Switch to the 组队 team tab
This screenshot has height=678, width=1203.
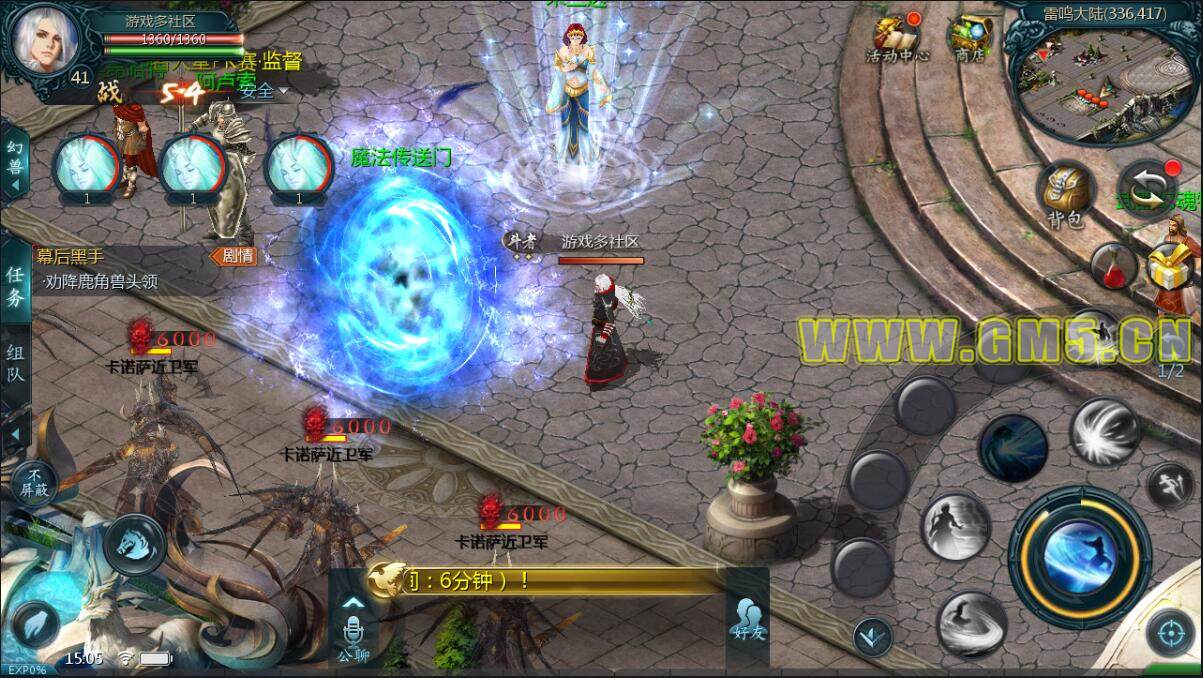16,364
